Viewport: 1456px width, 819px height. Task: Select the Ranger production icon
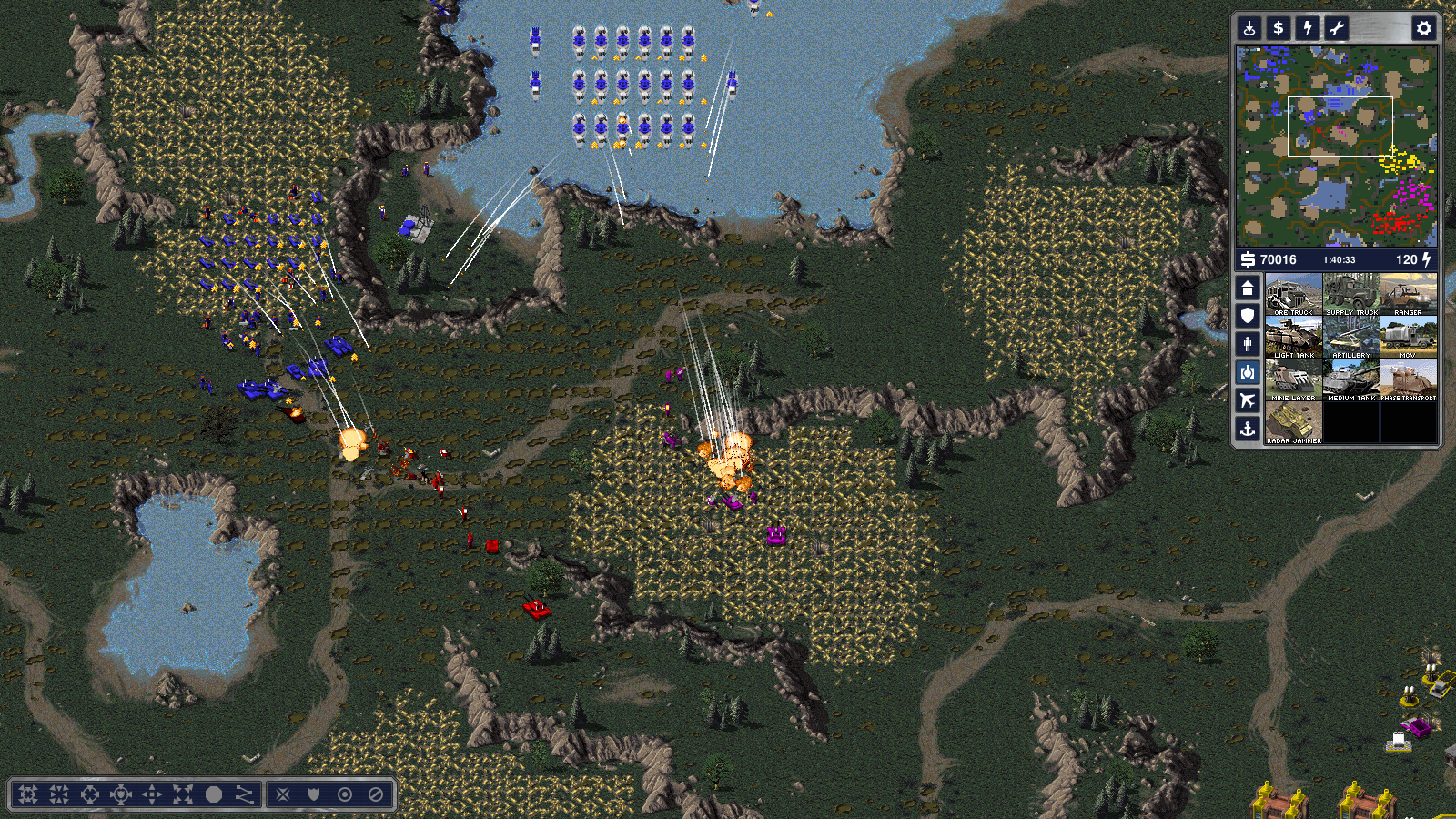(1409, 294)
